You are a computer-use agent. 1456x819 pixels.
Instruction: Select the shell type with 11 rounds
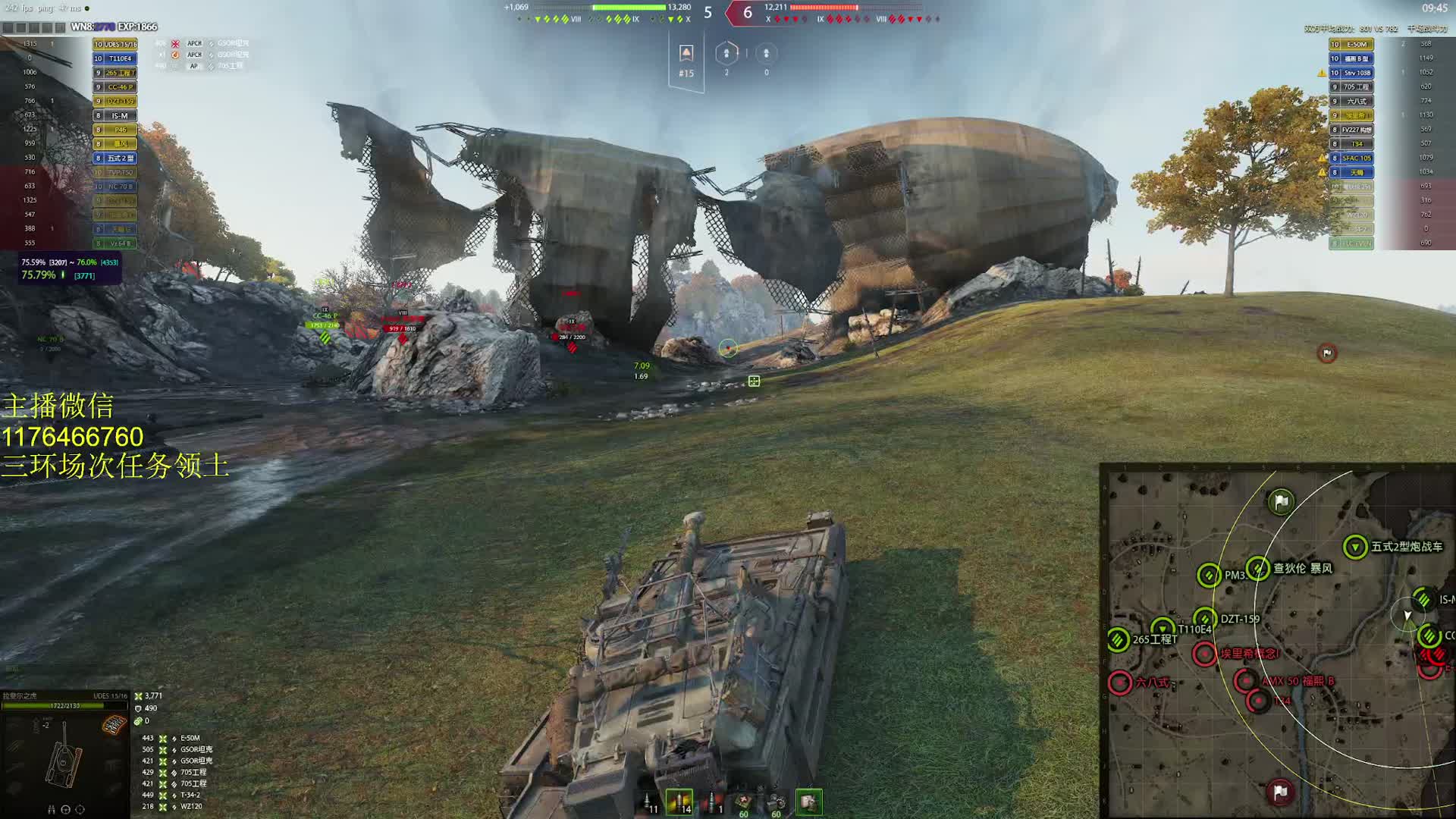coord(649,802)
